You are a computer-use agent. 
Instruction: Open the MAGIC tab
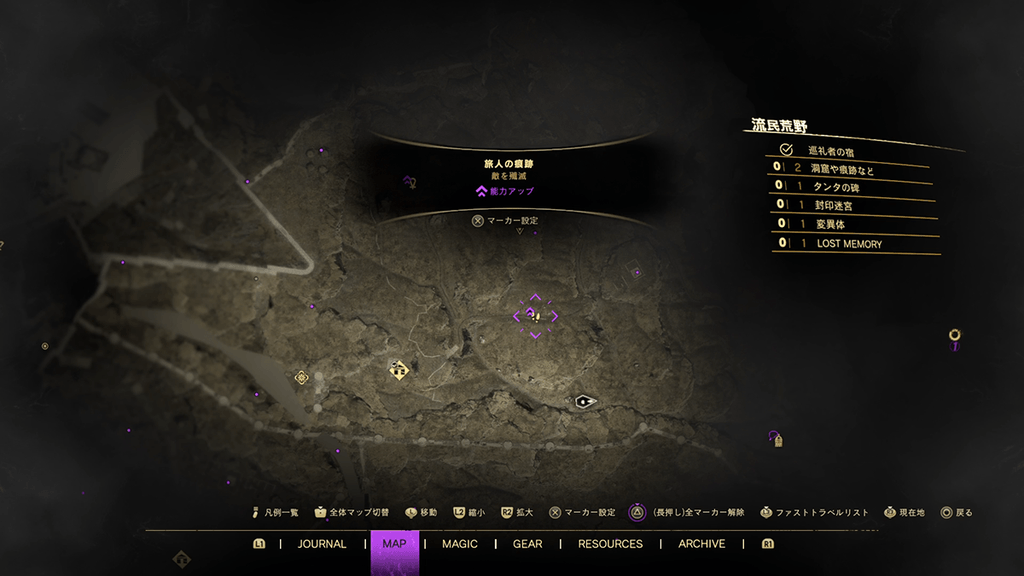tap(459, 544)
